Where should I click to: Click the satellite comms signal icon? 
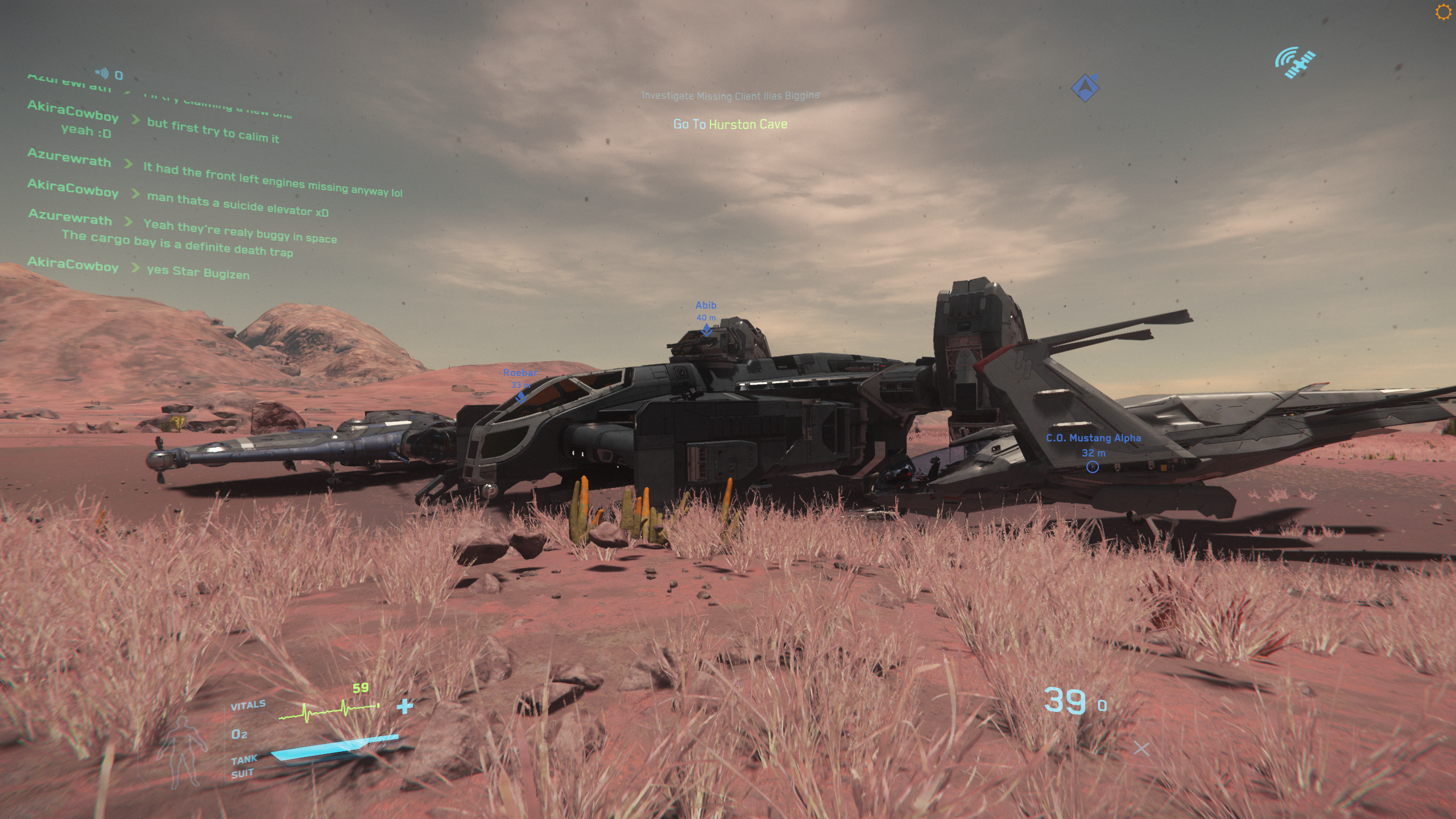[x=1295, y=63]
